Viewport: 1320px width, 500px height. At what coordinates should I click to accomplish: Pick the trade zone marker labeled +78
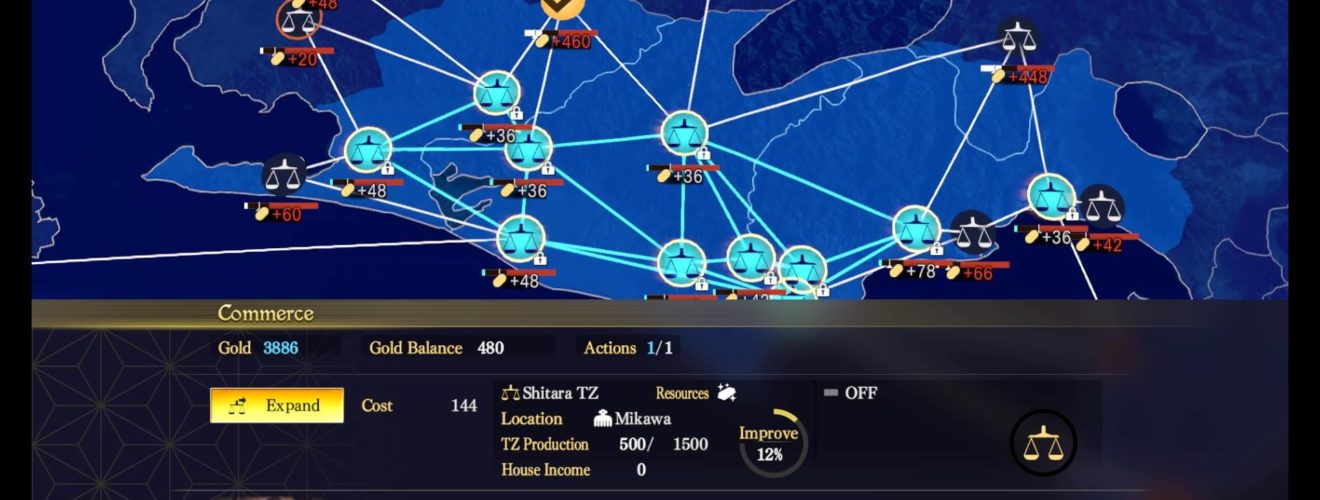click(916, 229)
